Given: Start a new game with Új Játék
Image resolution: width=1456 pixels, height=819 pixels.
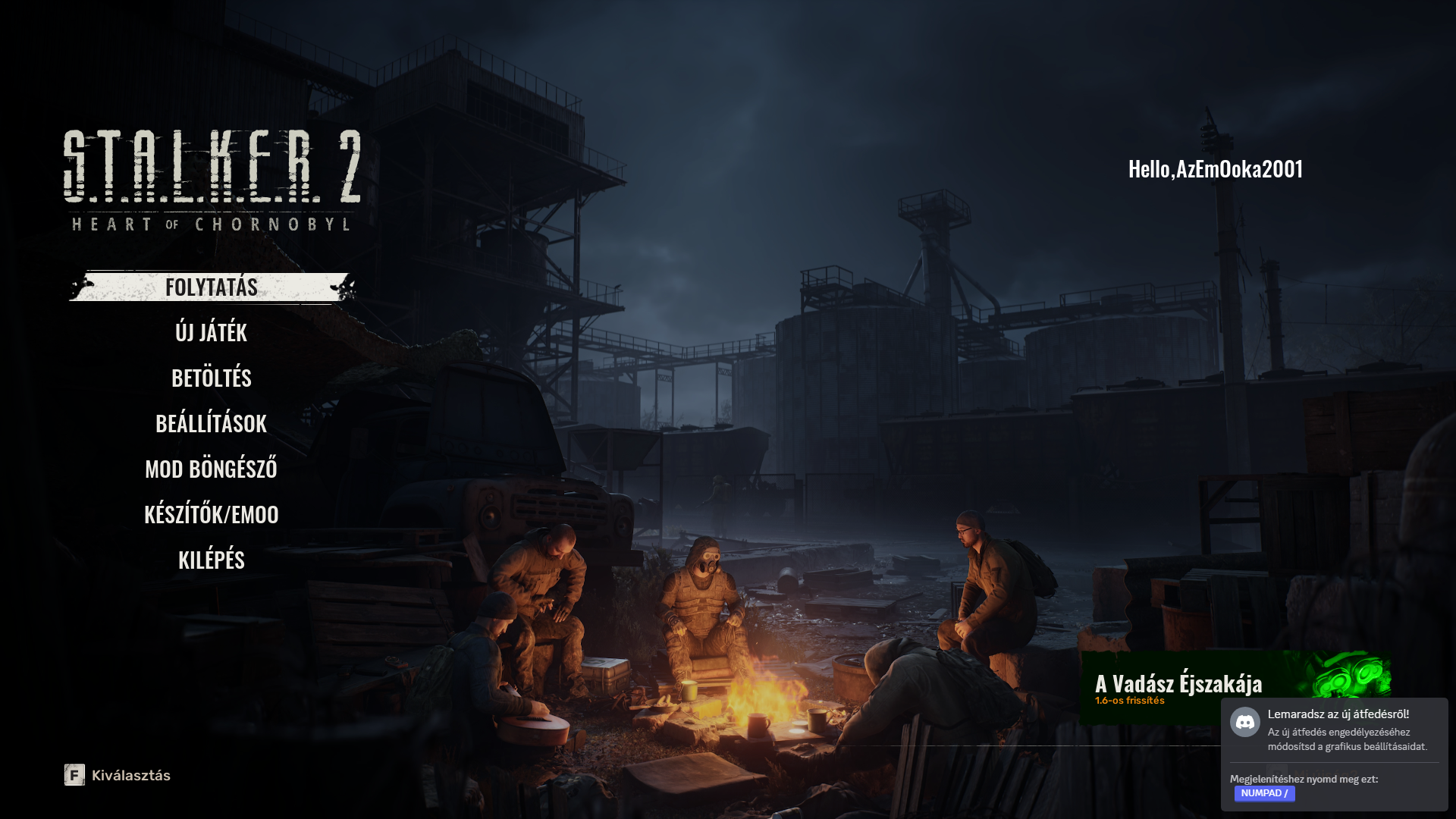Looking at the screenshot, I should click(212, 333).
